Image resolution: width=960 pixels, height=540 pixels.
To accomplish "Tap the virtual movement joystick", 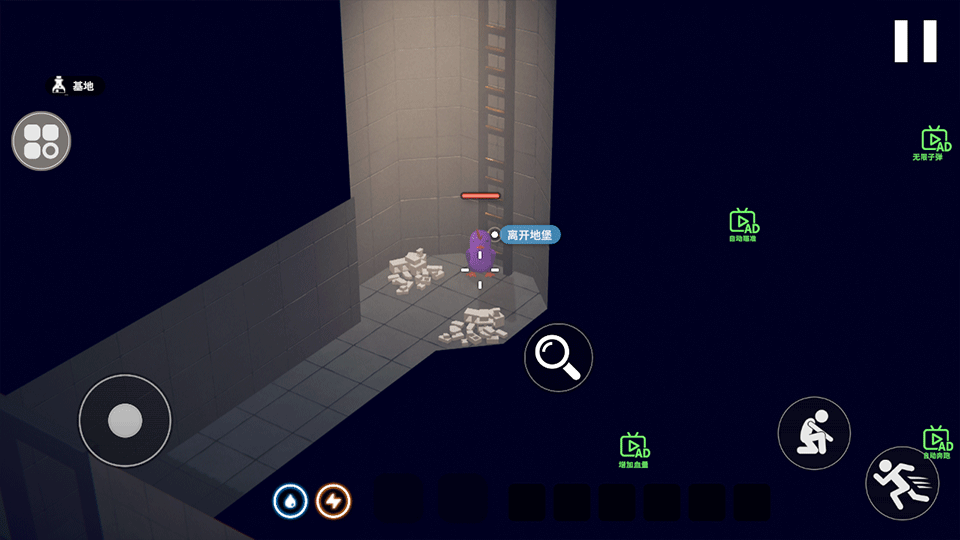I will pyautogui.click(x=125, y=420).
